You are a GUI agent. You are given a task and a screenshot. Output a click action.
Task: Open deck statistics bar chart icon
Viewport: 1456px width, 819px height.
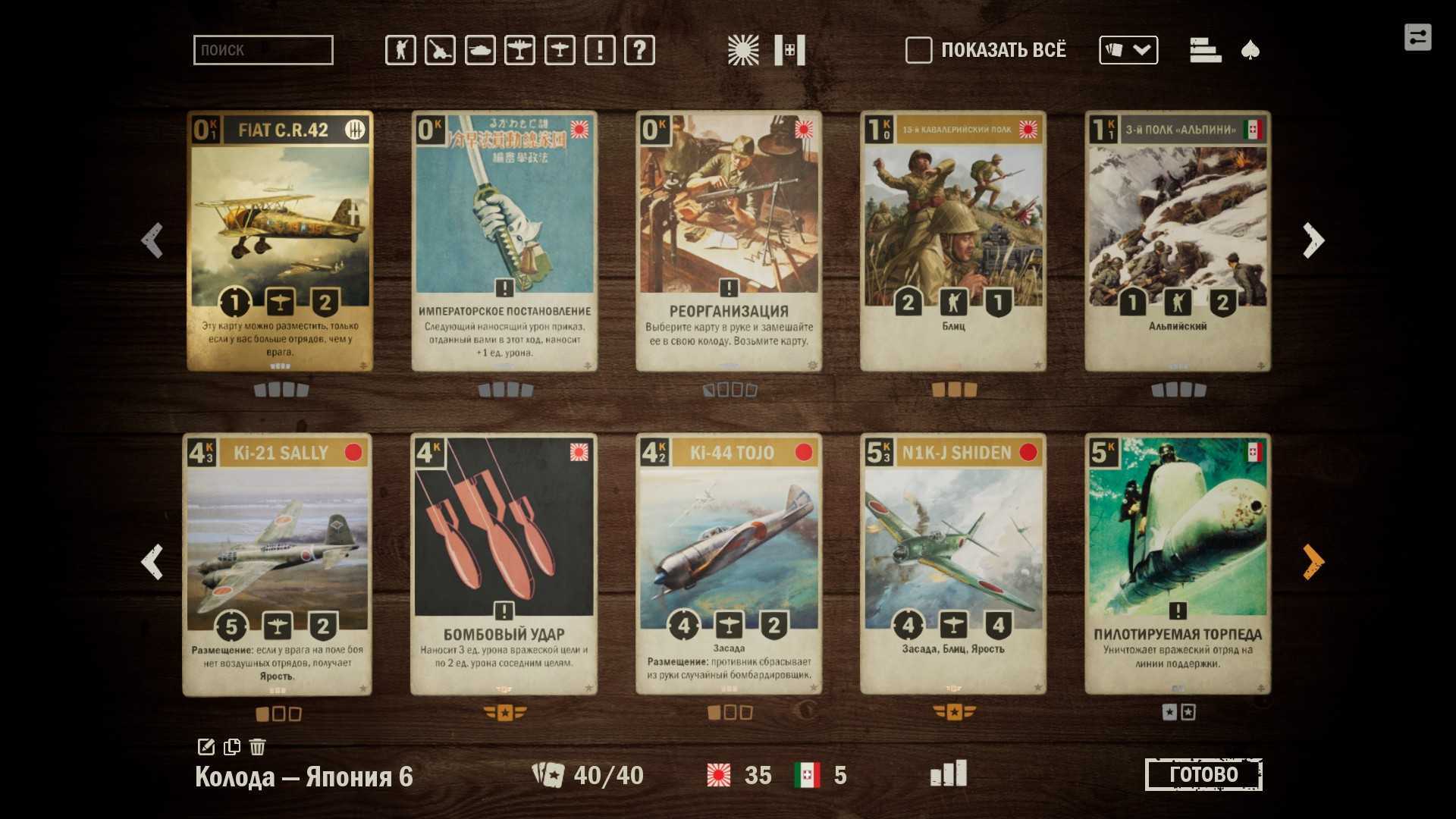click(949, 773)
